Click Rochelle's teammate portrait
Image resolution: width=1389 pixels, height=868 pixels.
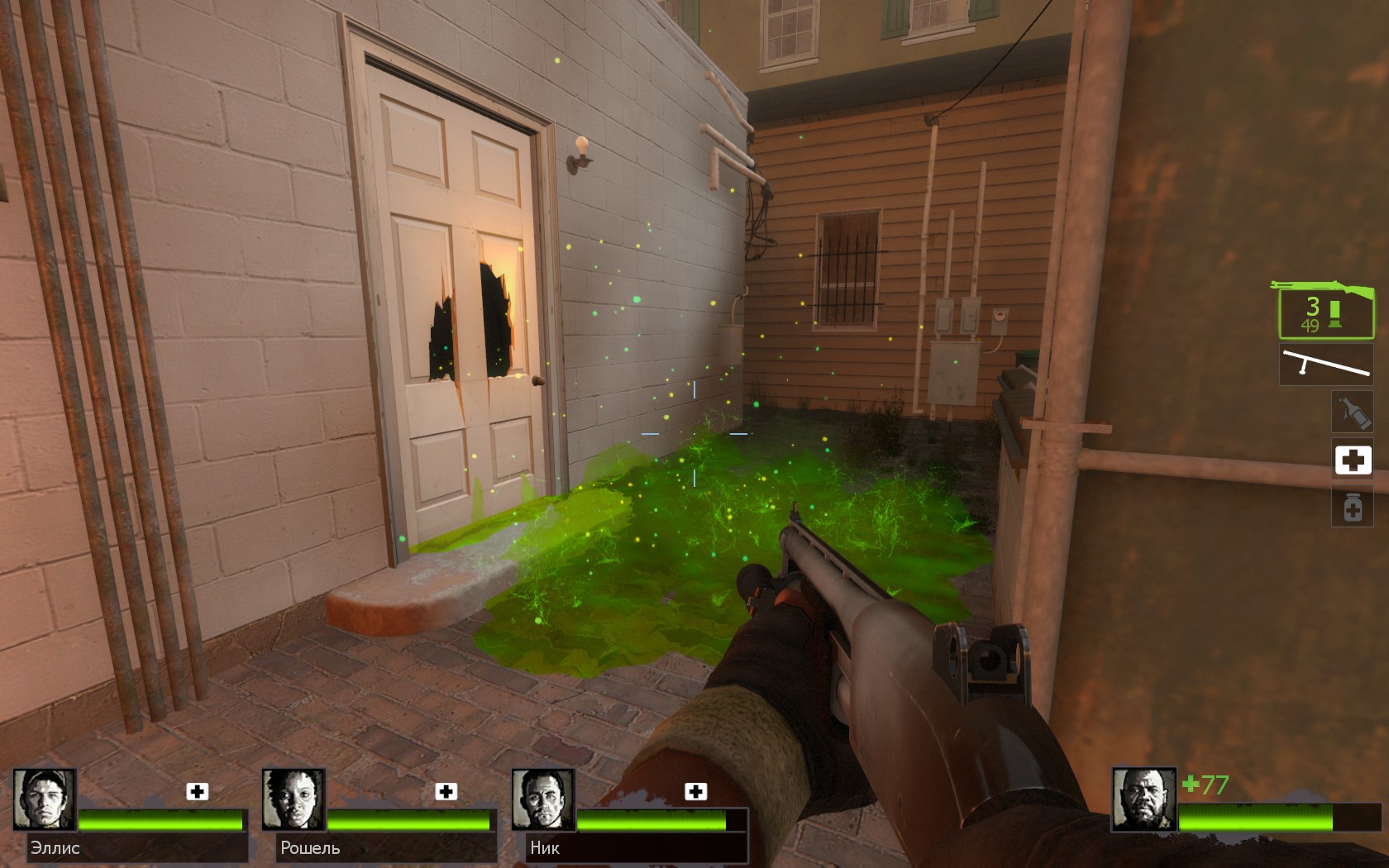point(294,799)
